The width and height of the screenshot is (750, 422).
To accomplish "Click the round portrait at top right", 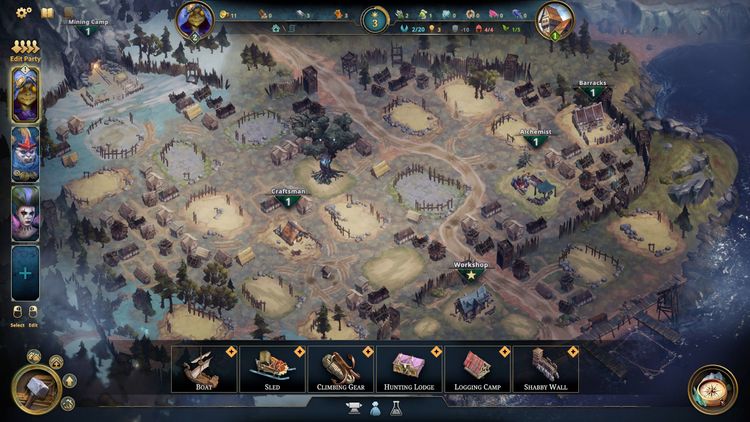I will coord(555,19).
